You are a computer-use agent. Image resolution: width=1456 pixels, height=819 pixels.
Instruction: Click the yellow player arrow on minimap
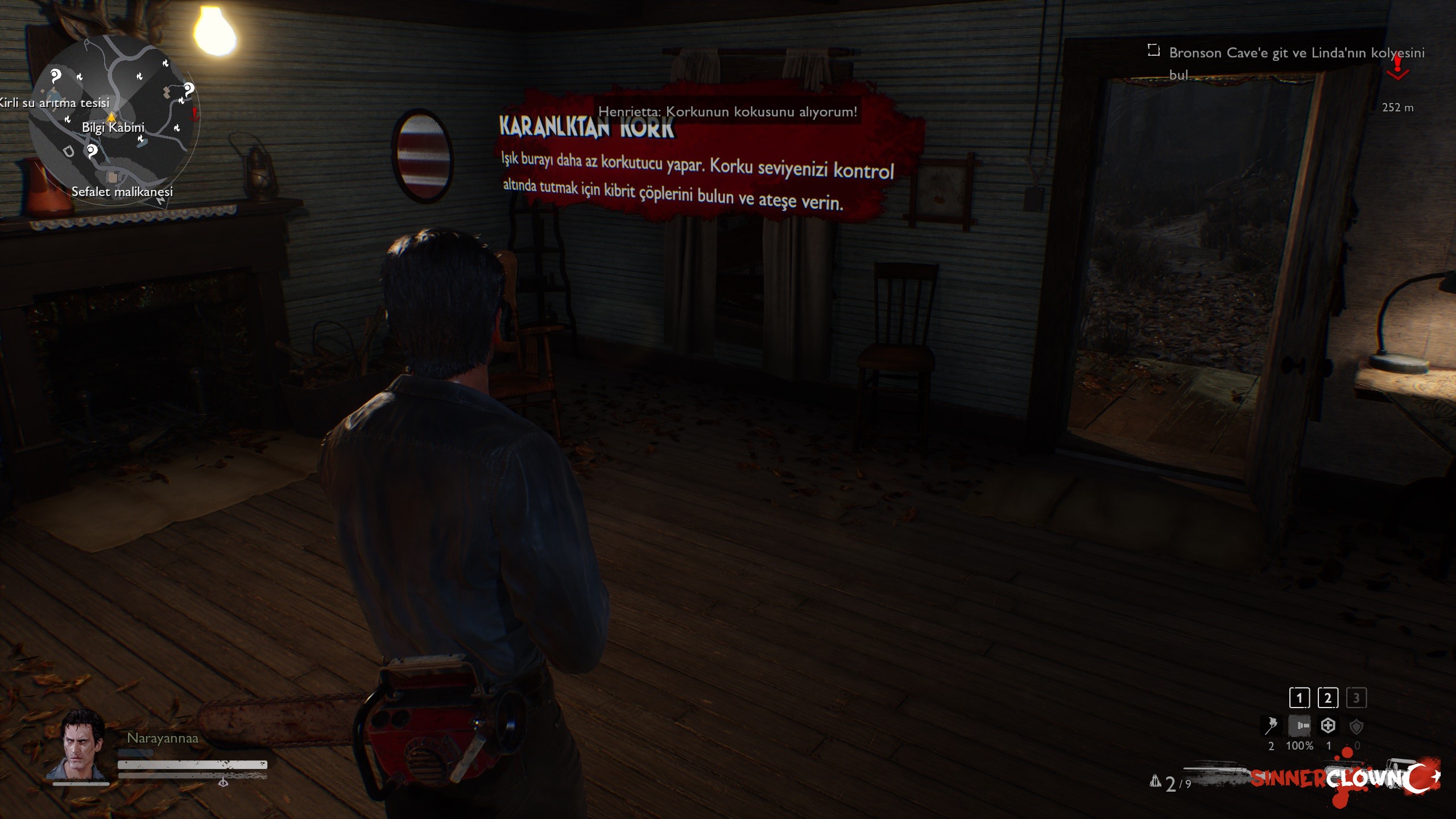(111, 117)
